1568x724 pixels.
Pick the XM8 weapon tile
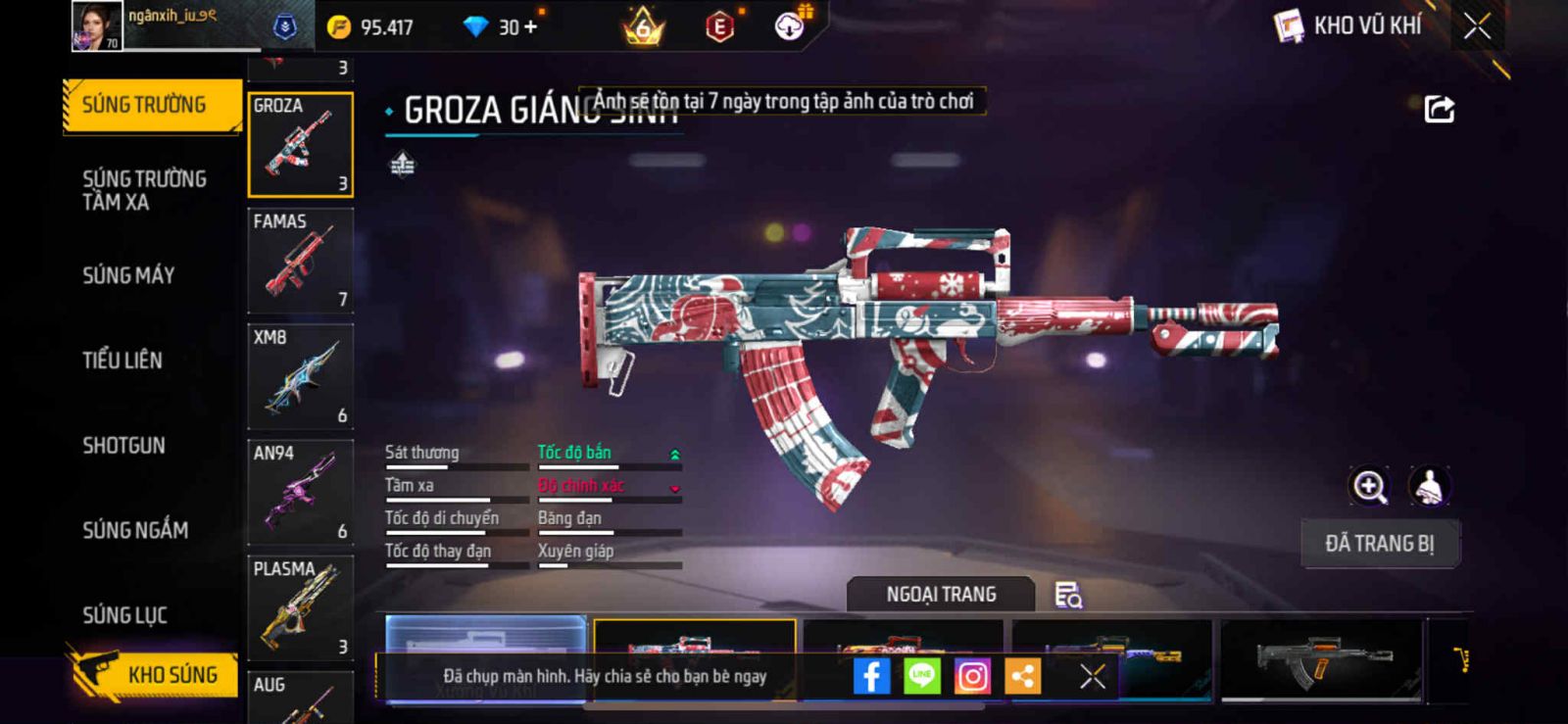tap(300, 376)
